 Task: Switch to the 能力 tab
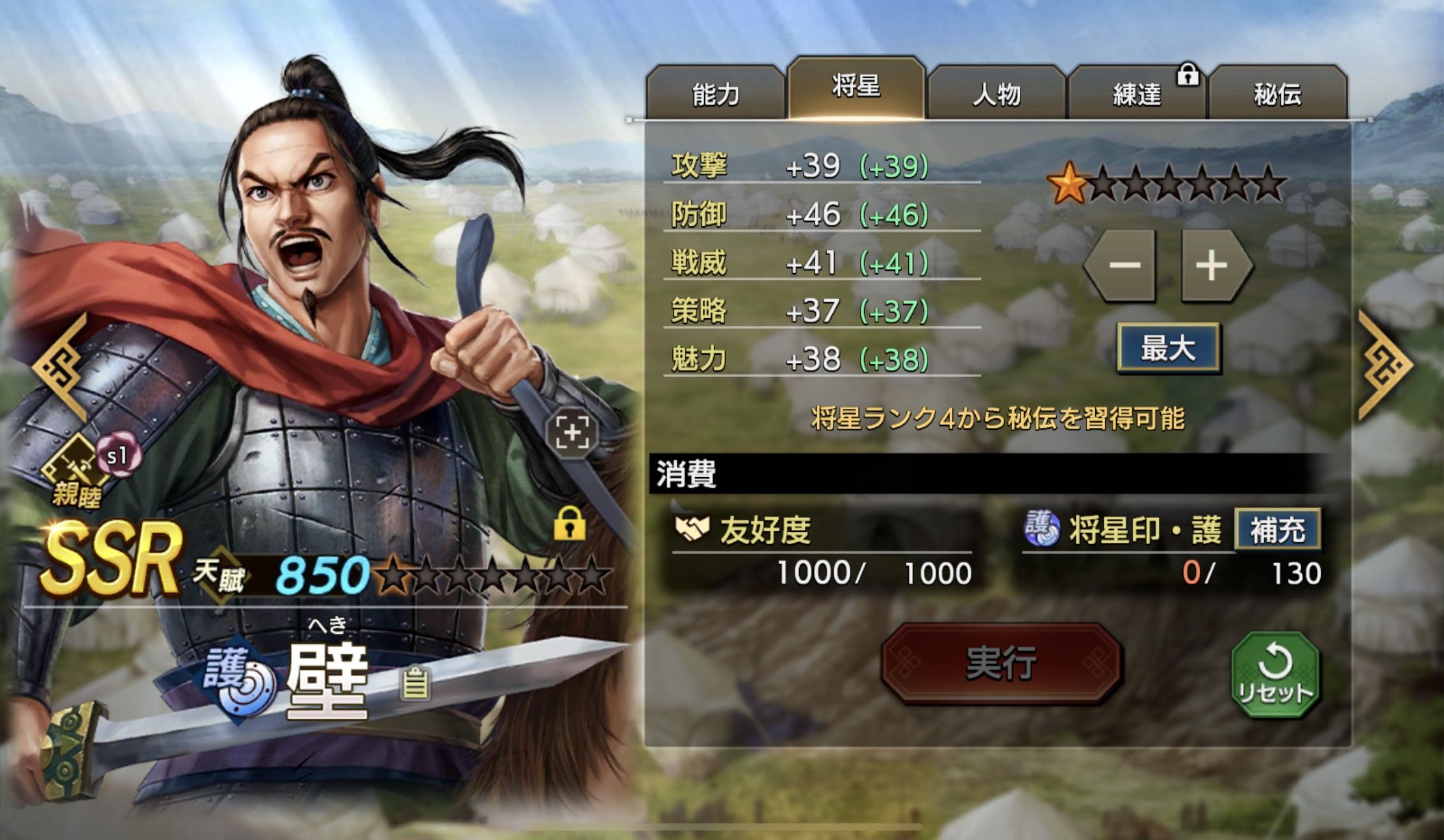715,94
